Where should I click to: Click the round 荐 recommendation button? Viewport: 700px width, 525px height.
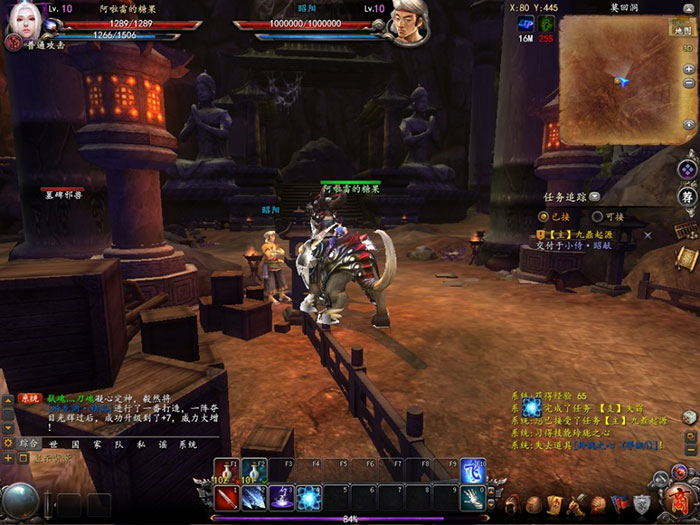pos(687,196)
